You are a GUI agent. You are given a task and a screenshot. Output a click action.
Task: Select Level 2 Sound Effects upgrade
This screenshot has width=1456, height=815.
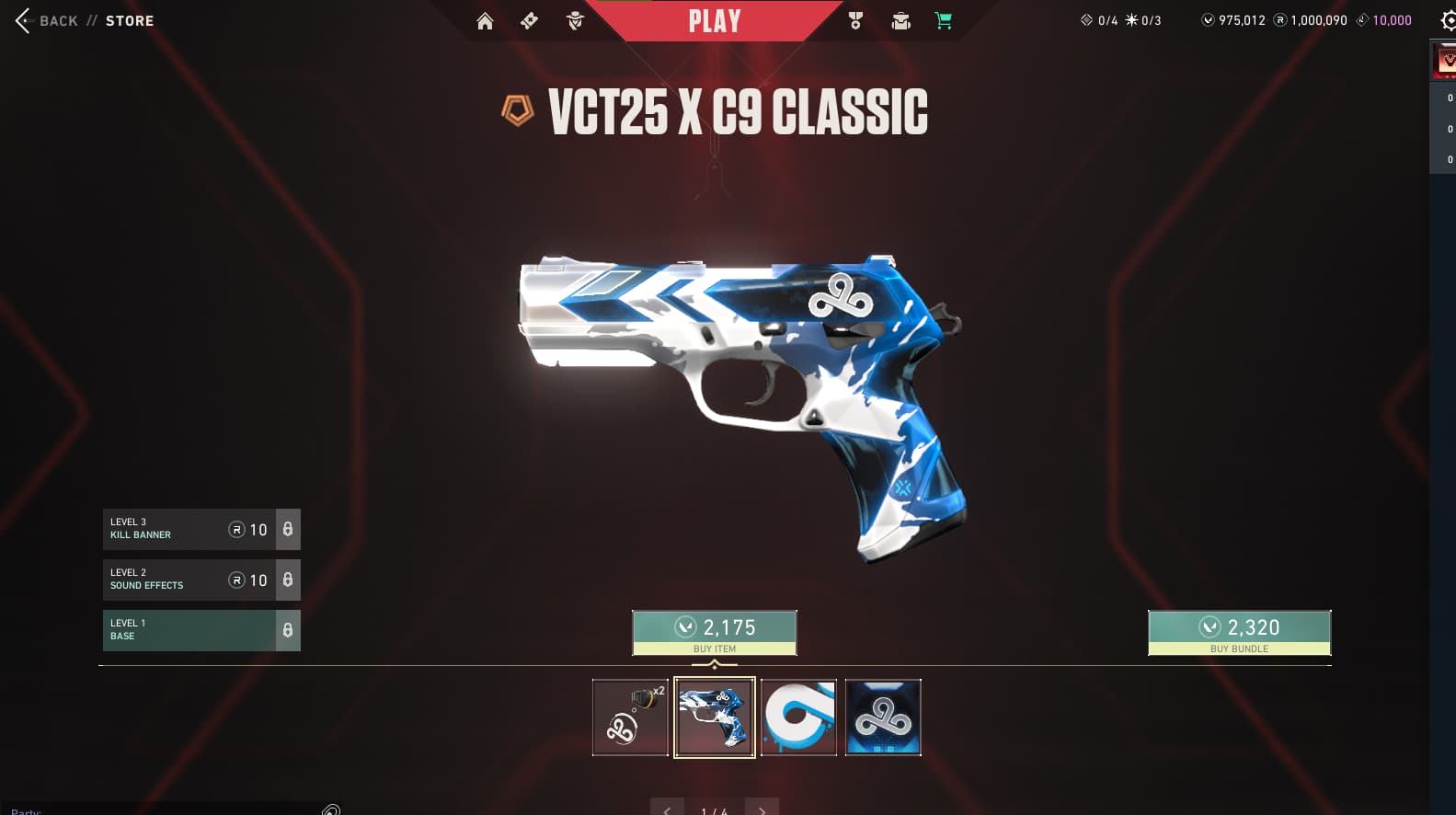(x=201, y=580)
